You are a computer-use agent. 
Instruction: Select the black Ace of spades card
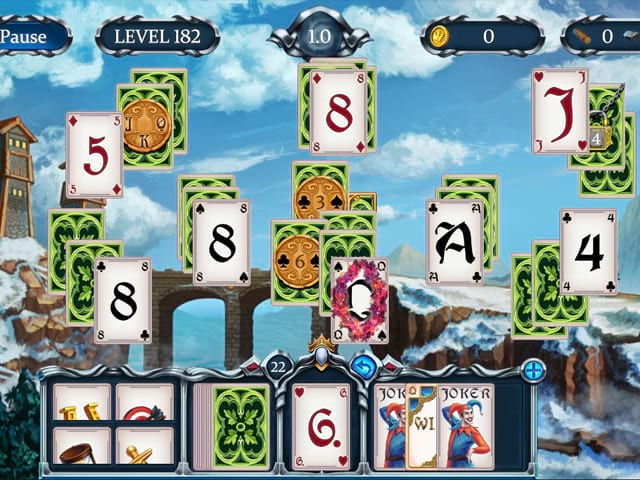[x=455, y=241]
